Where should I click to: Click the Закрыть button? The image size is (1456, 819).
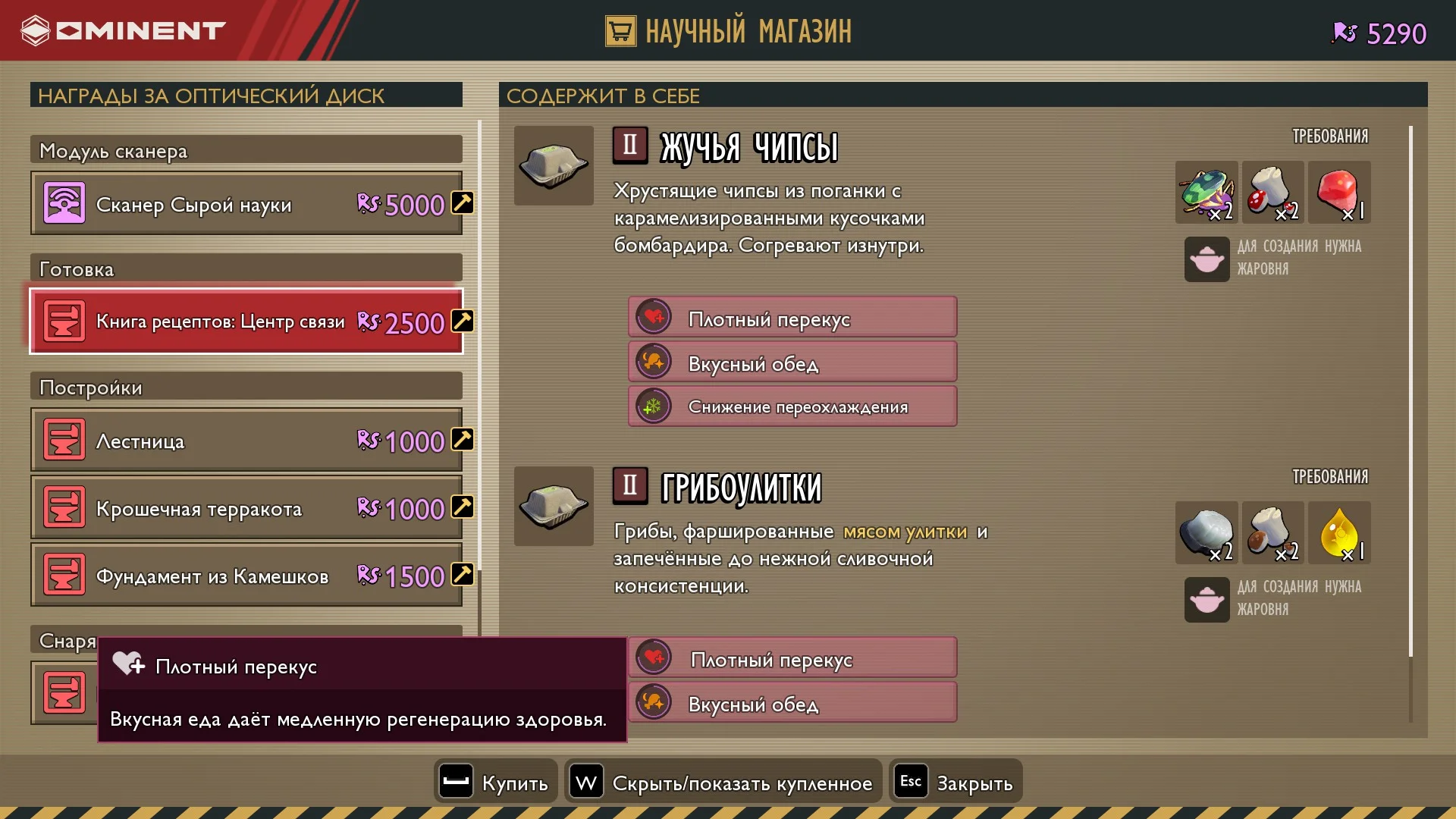click(955, 781)
